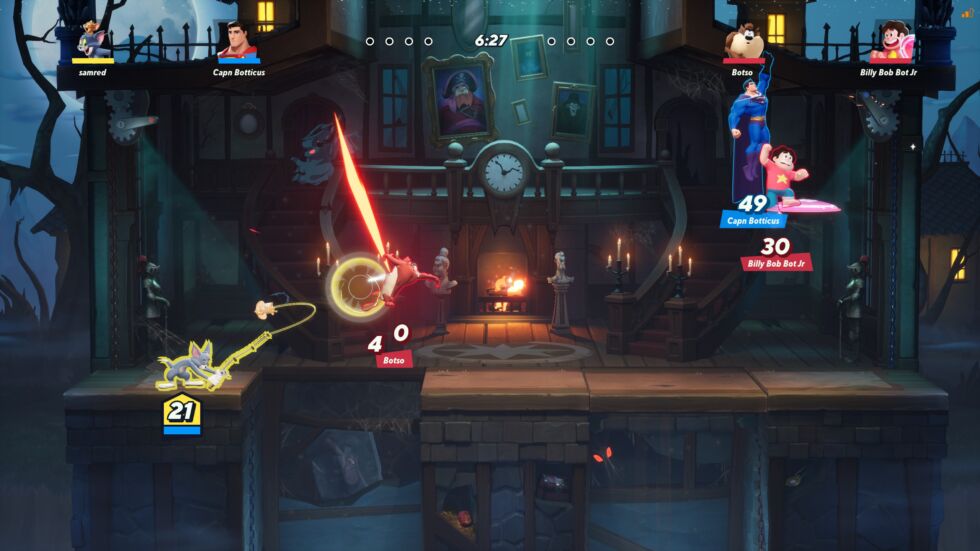Select samred's Tom and Jerry portrait
The image size is (980, 551).
click(91, 41)
